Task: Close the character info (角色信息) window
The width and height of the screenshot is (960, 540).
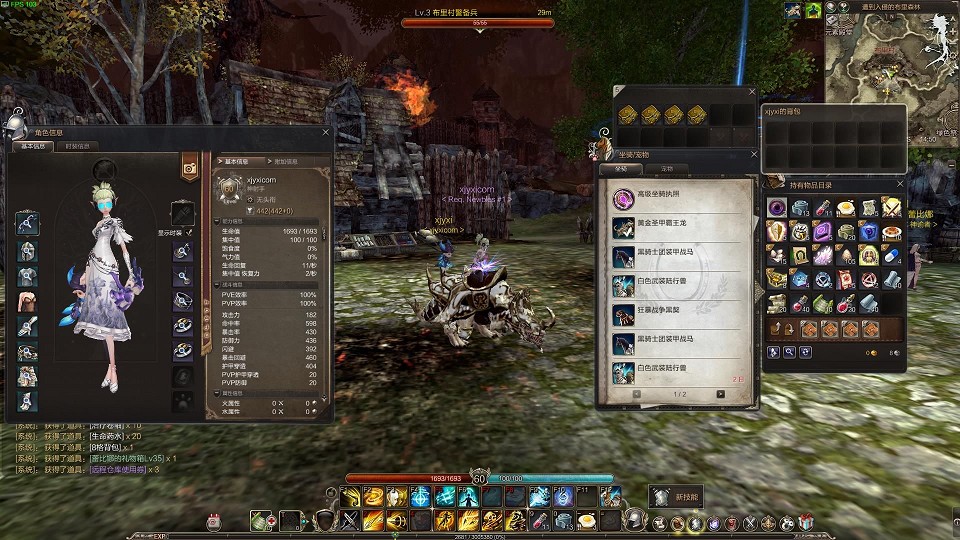Action: pos(326,131)
